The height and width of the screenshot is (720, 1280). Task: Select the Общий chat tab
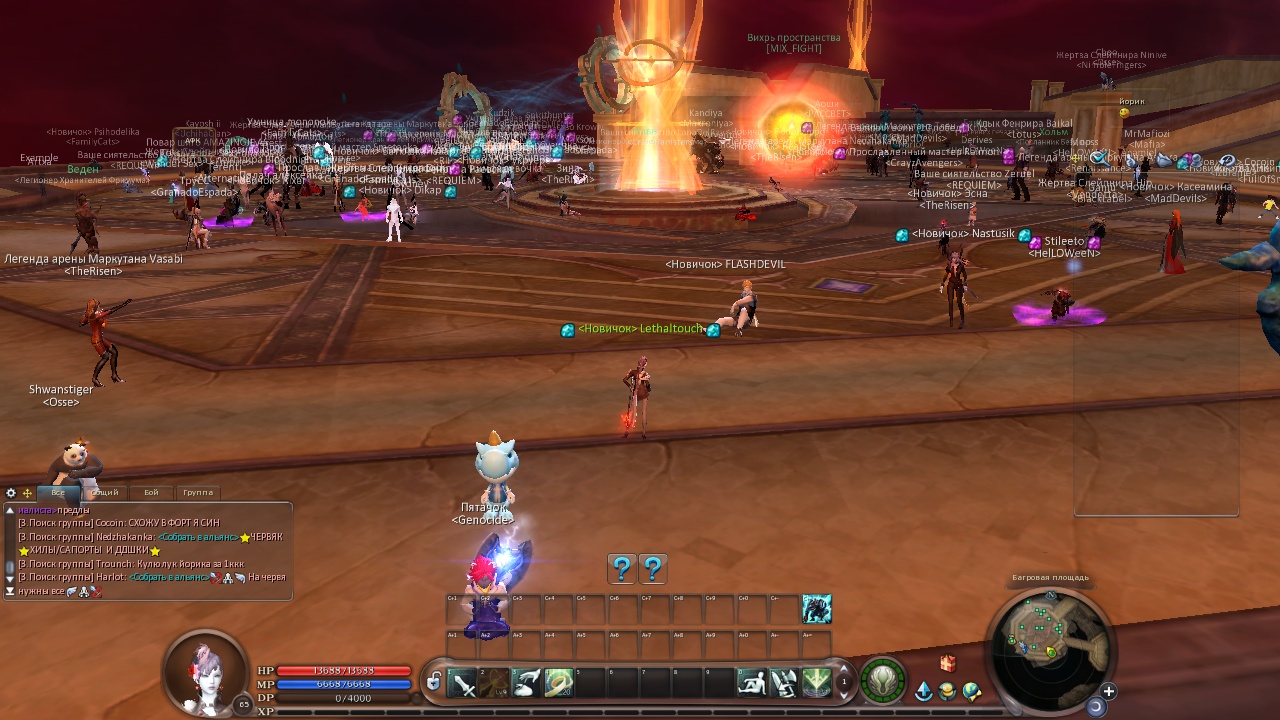pos(104,492)
